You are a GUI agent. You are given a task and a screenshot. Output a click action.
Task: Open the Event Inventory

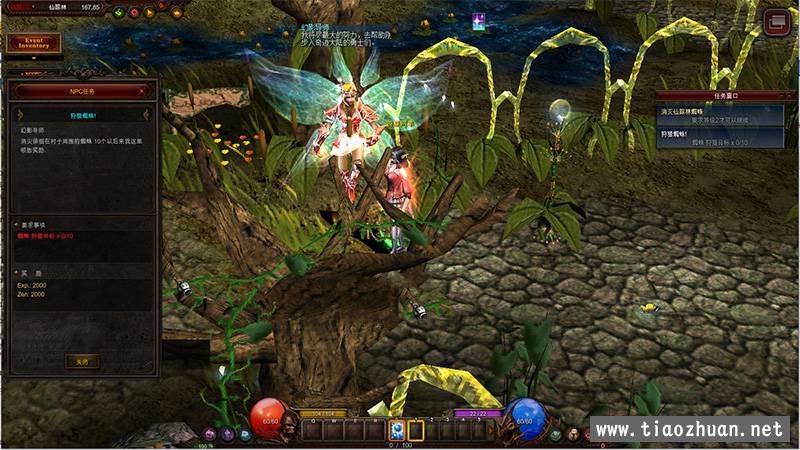tap(33, 43)
